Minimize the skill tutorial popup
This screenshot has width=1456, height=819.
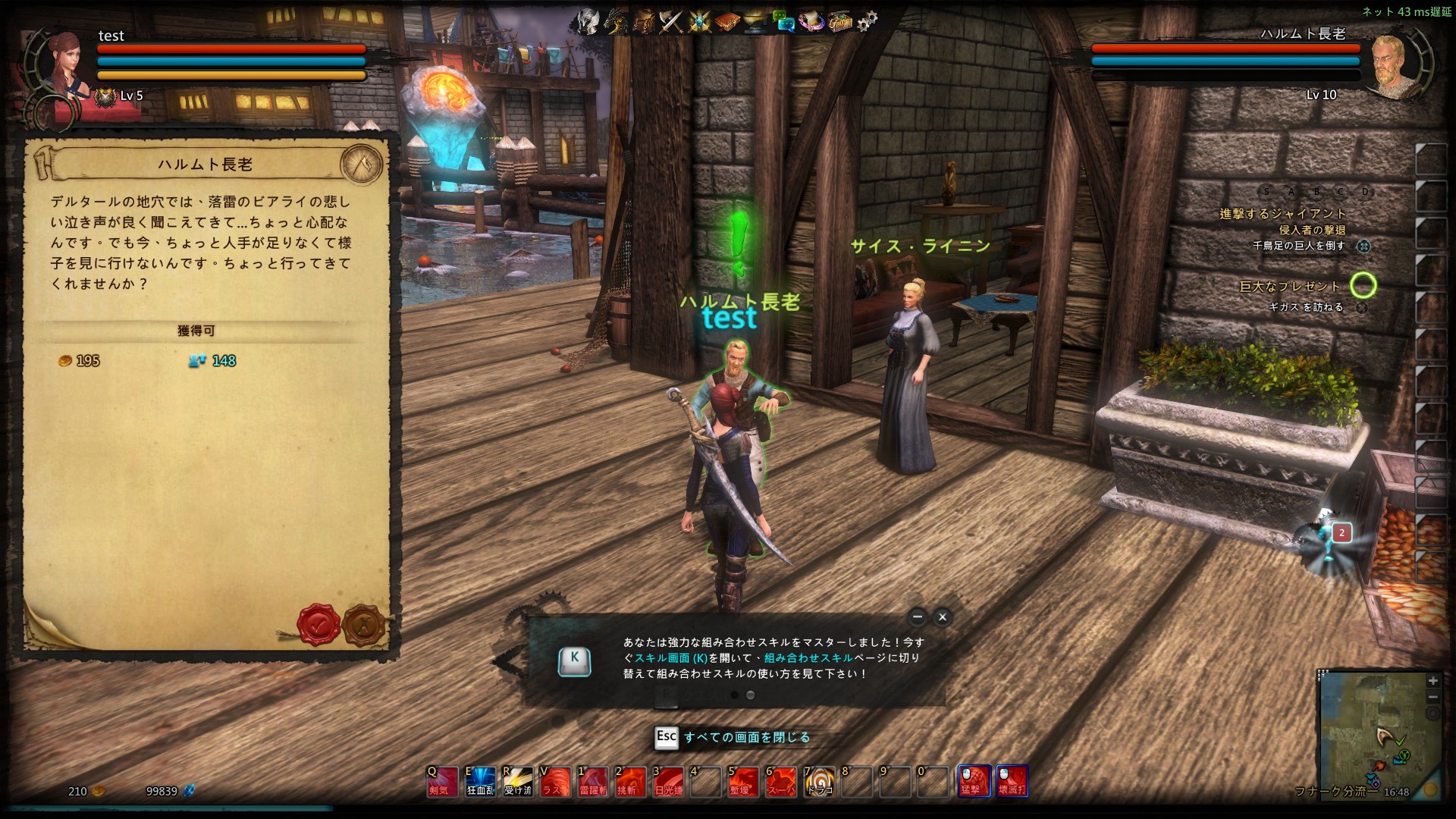pyautogui.click(x=918, y=617)
